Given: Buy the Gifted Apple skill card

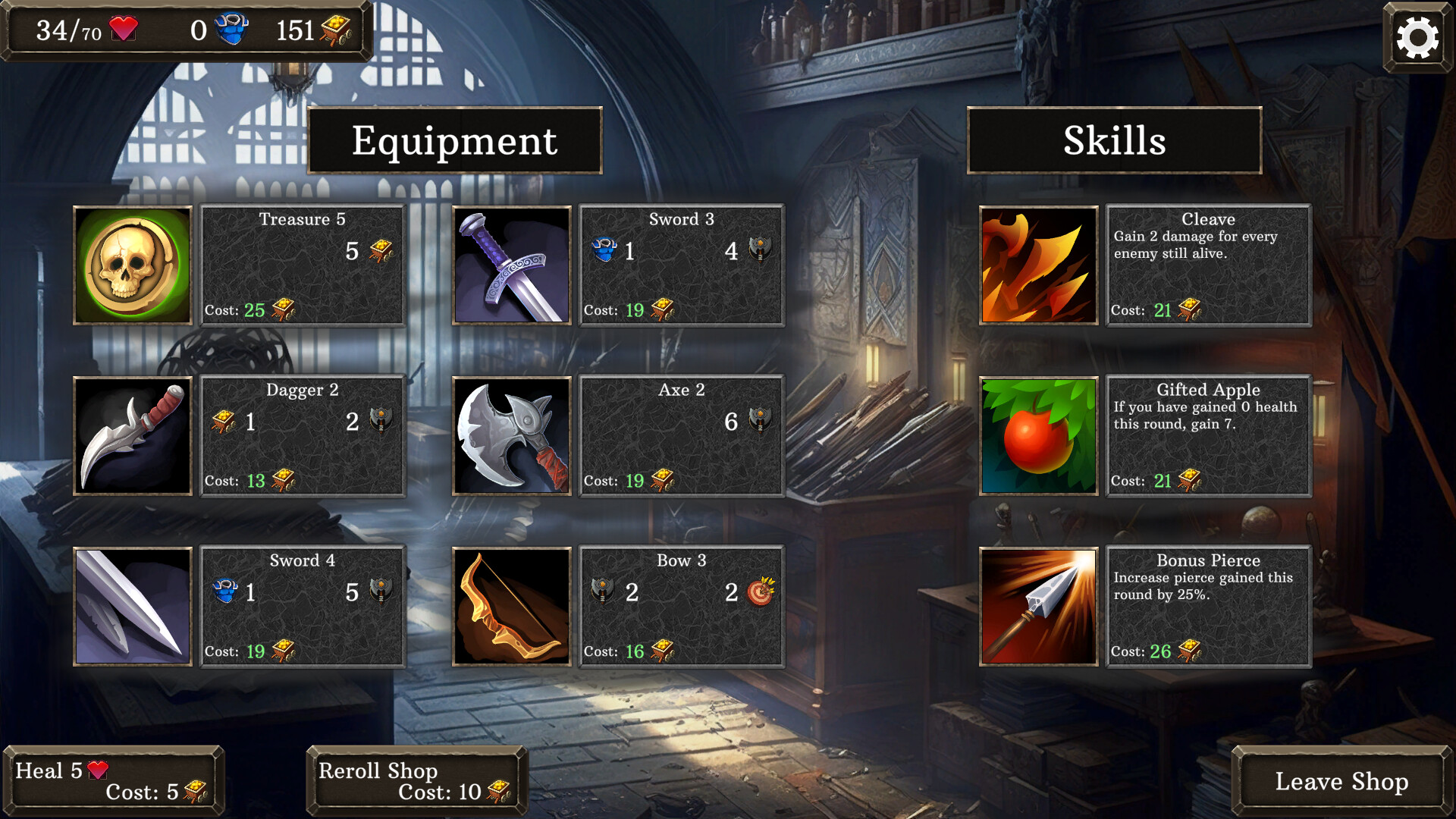Looking at the screenshot, I should pos(1209,436).
